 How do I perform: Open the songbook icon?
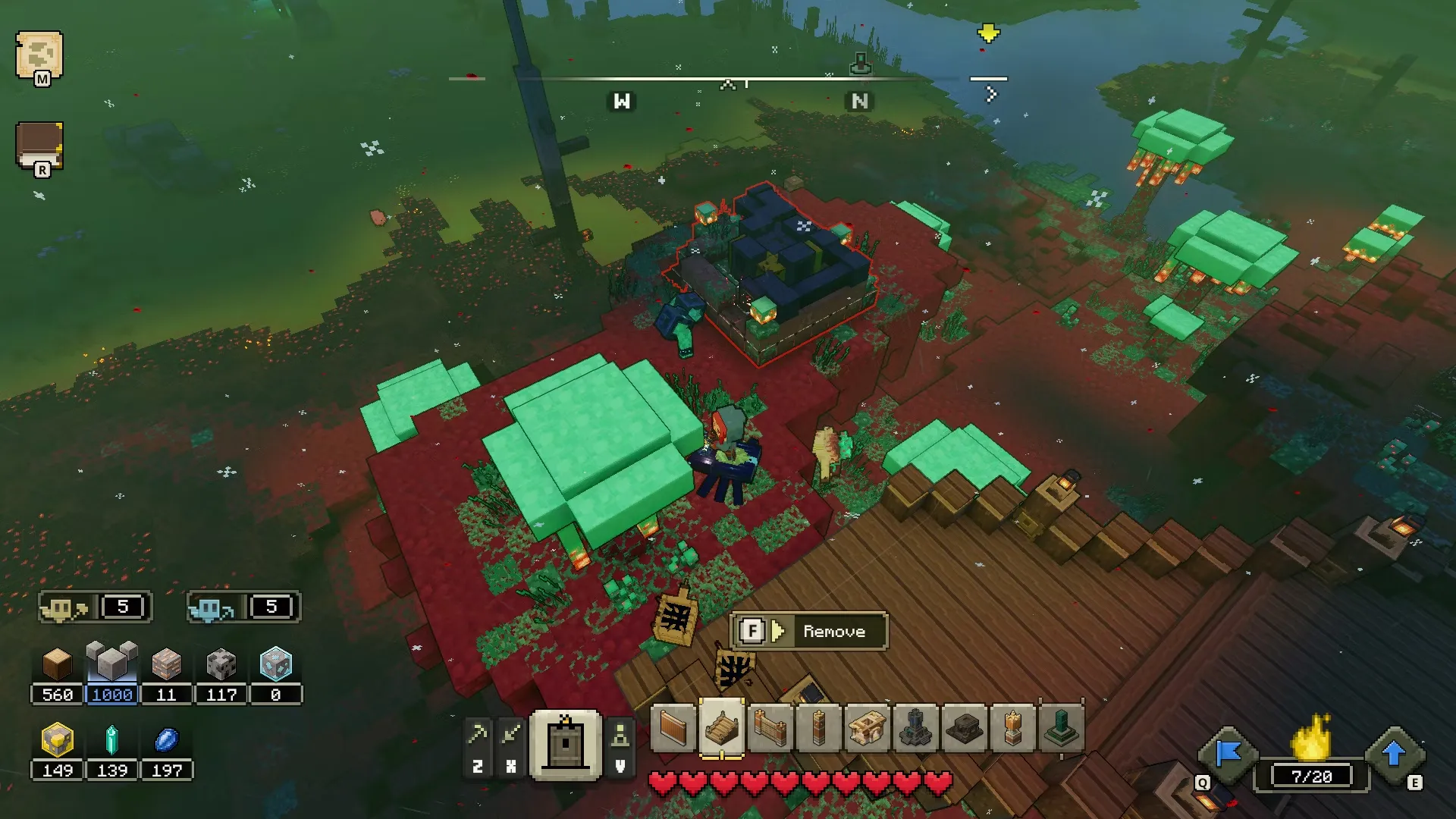[39, 145]
